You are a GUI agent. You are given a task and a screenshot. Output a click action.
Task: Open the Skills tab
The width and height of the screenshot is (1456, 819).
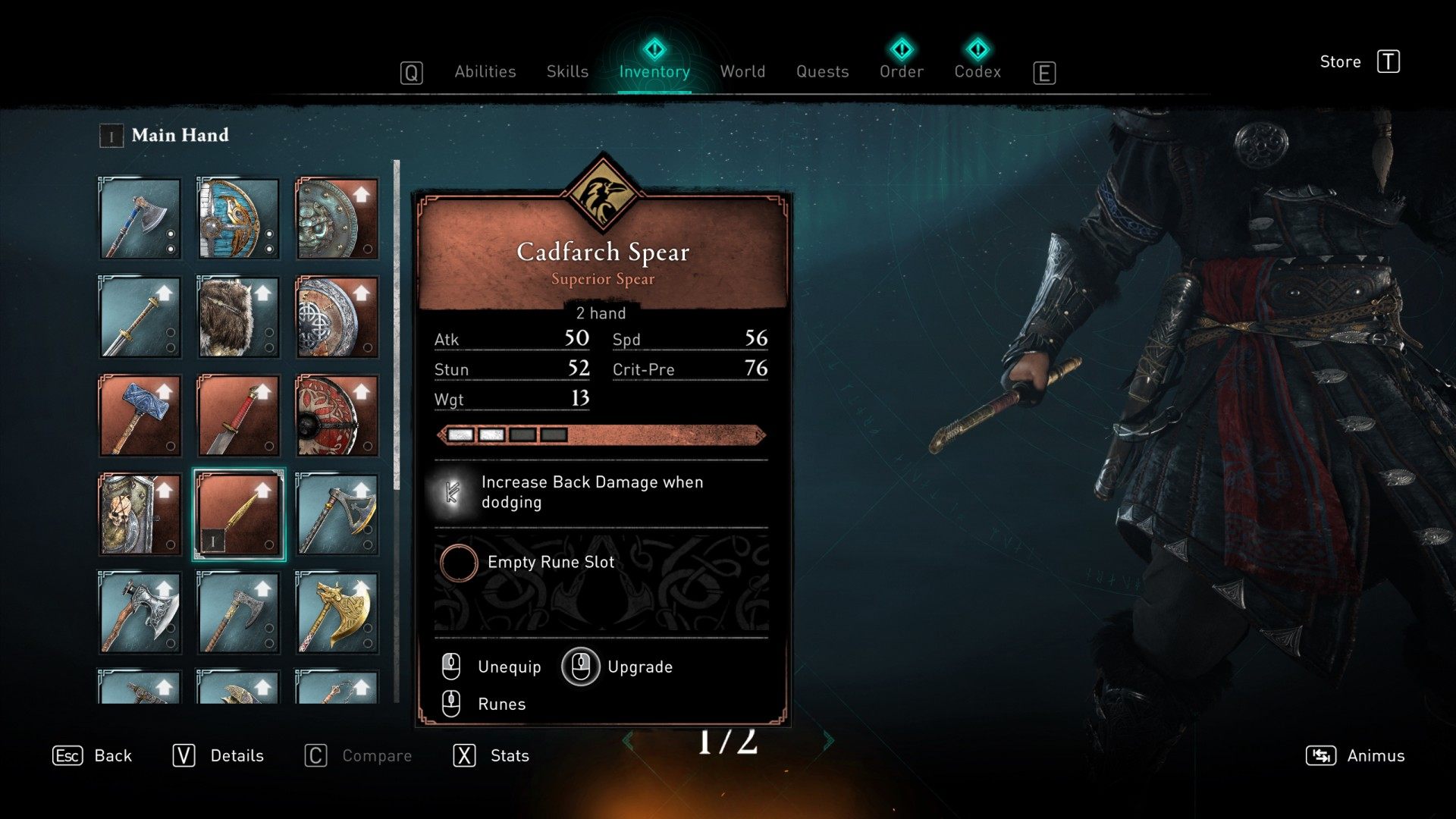click(x=567, y=72)
